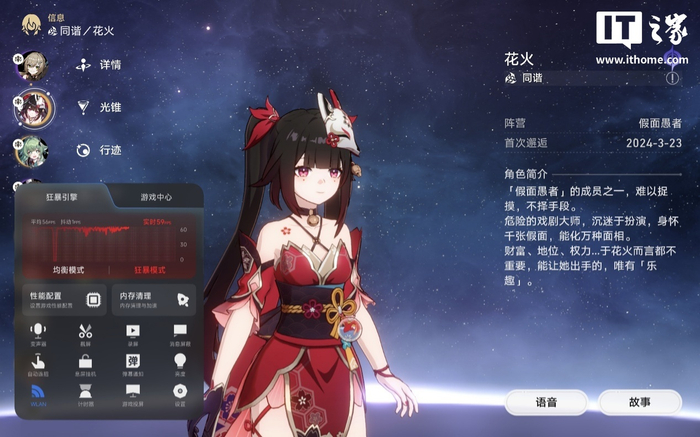This screenshot has width=700, height=437.
Task: Open the 详情 (Details) section
Action: tap(99, 64)
